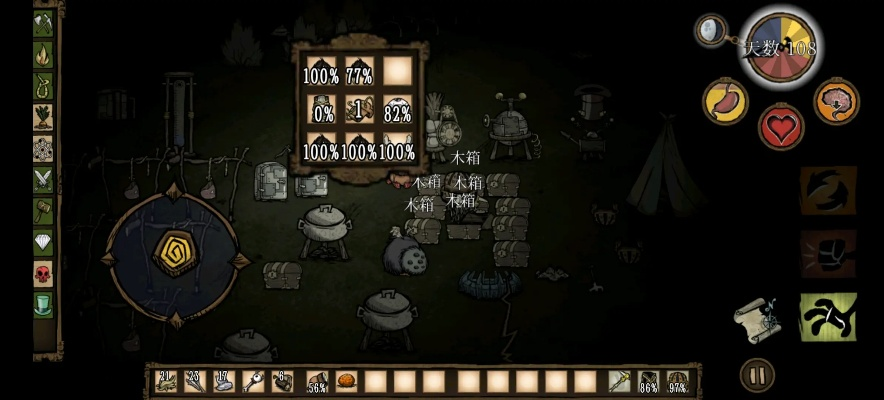Open the Dress (green top hat) crafting tab

coord(43,304)
